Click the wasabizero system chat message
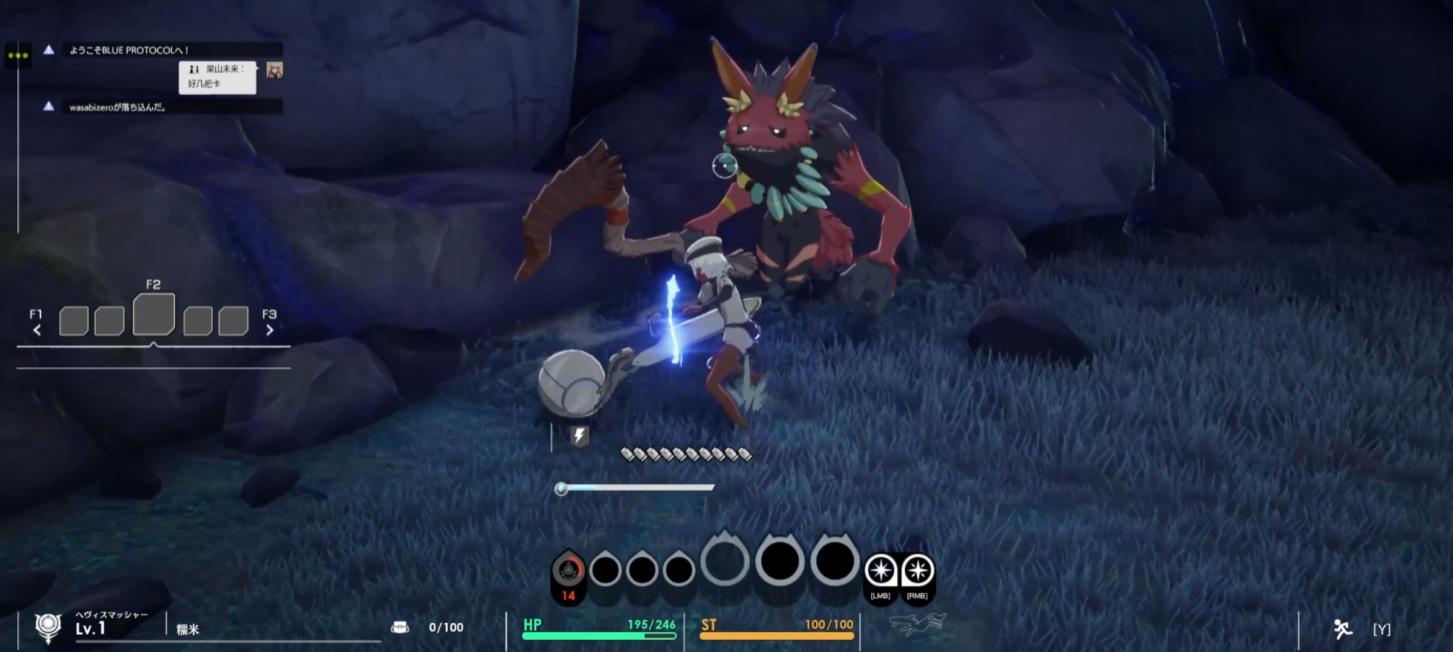The image size is (1453, 652). pos(118,106)
